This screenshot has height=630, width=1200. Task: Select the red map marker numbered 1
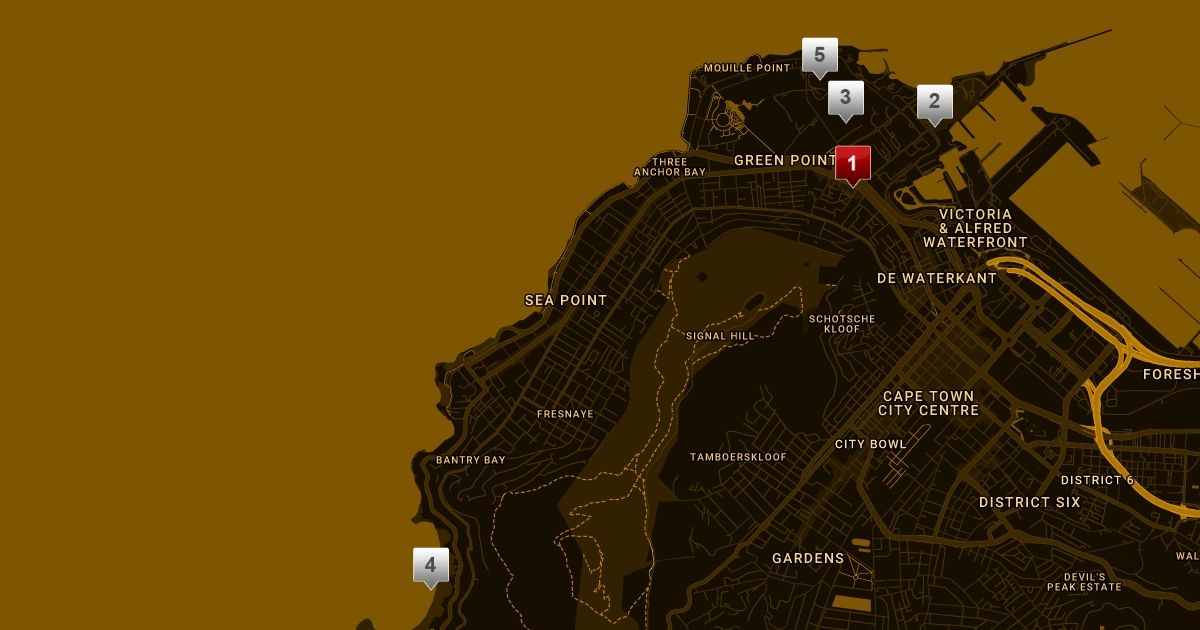[852, 163]
